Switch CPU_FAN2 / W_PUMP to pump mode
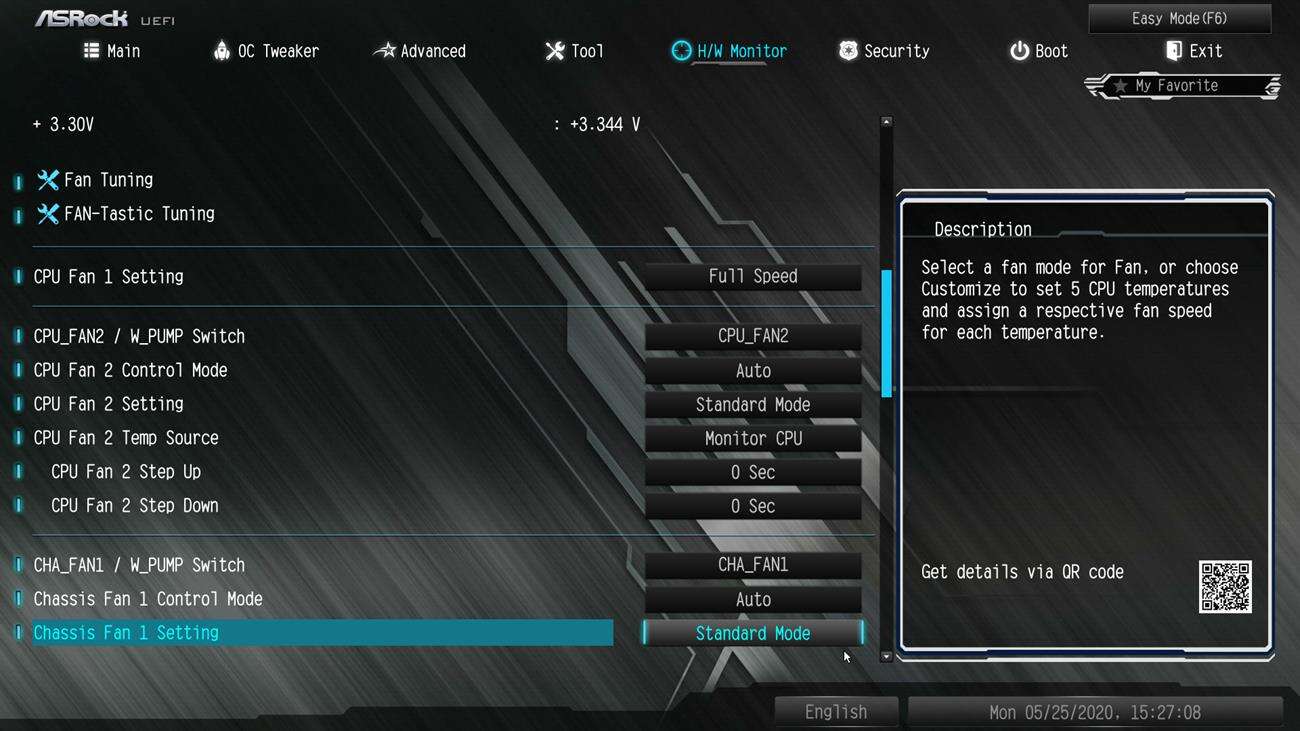 tap(752, 335)
